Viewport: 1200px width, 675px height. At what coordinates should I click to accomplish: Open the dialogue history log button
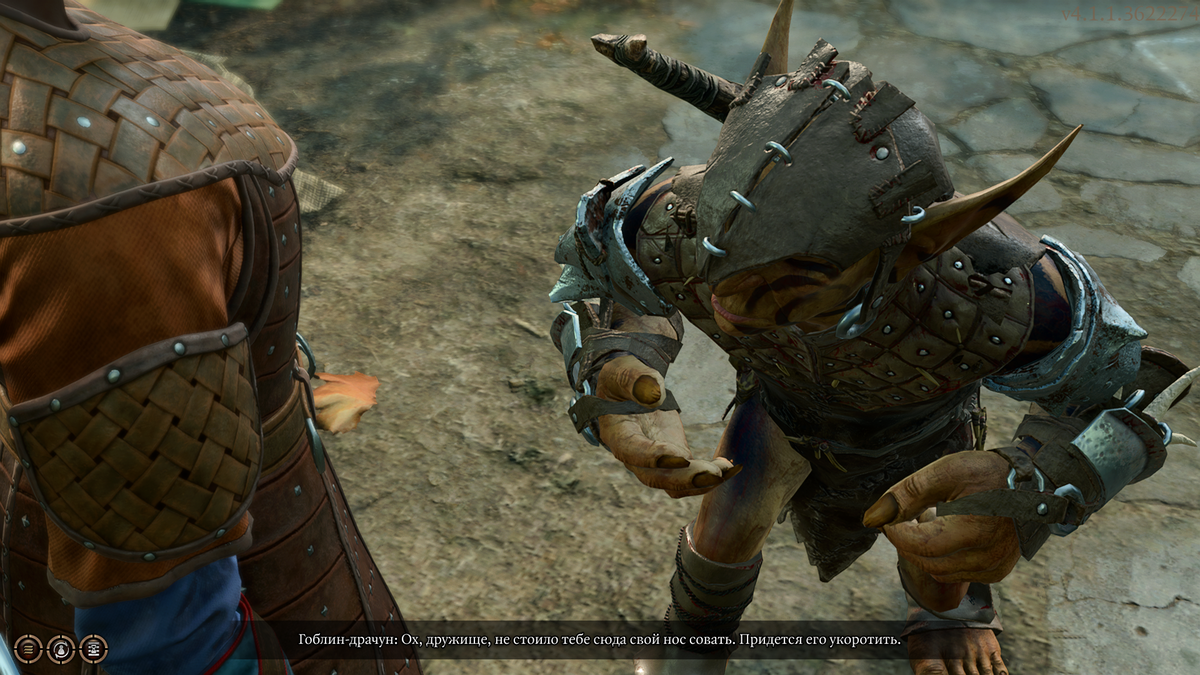pos(28,649)
